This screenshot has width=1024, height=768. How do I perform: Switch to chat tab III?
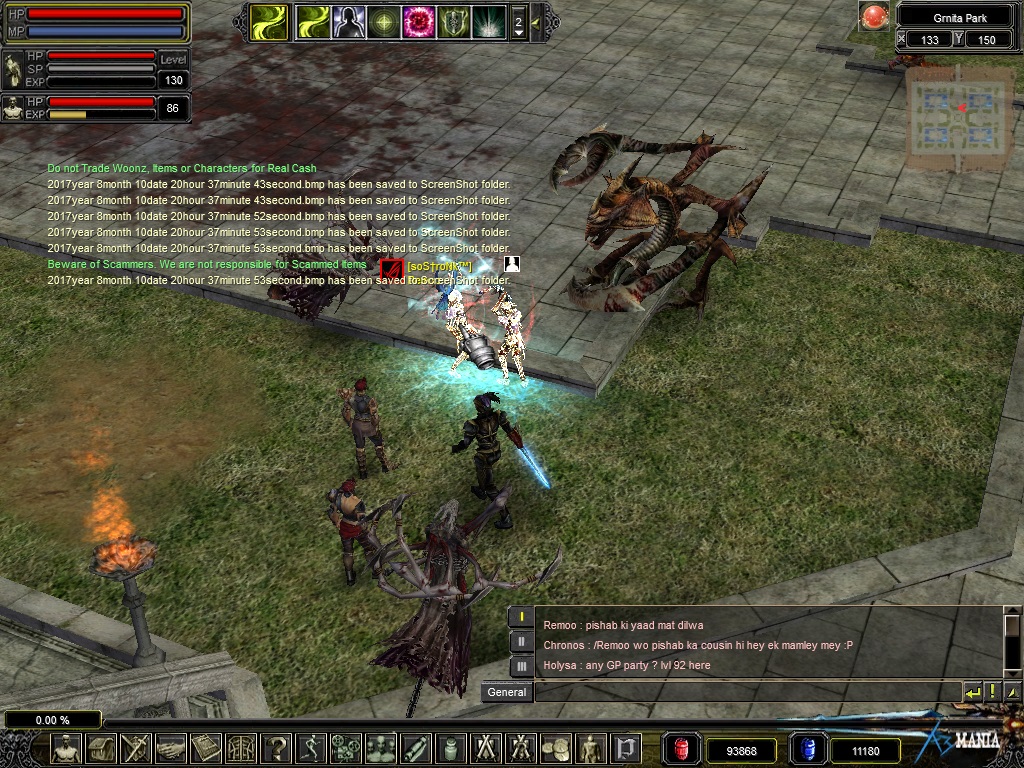[x=521, y=665]
